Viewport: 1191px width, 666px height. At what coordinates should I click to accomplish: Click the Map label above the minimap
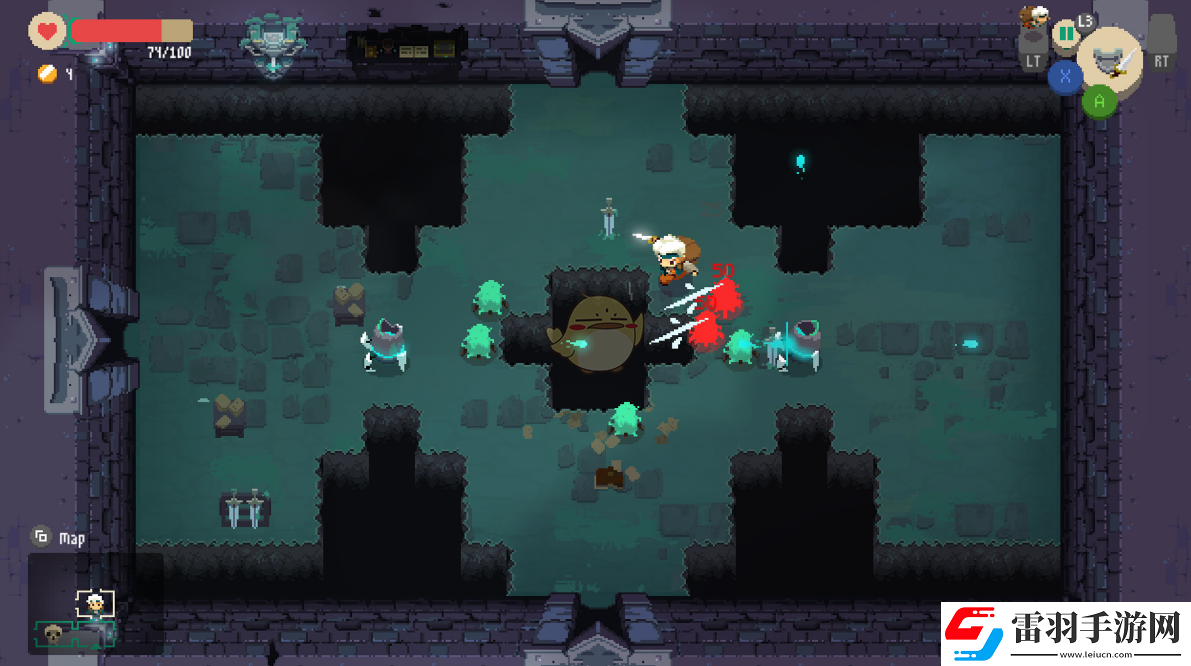point(71,538)
